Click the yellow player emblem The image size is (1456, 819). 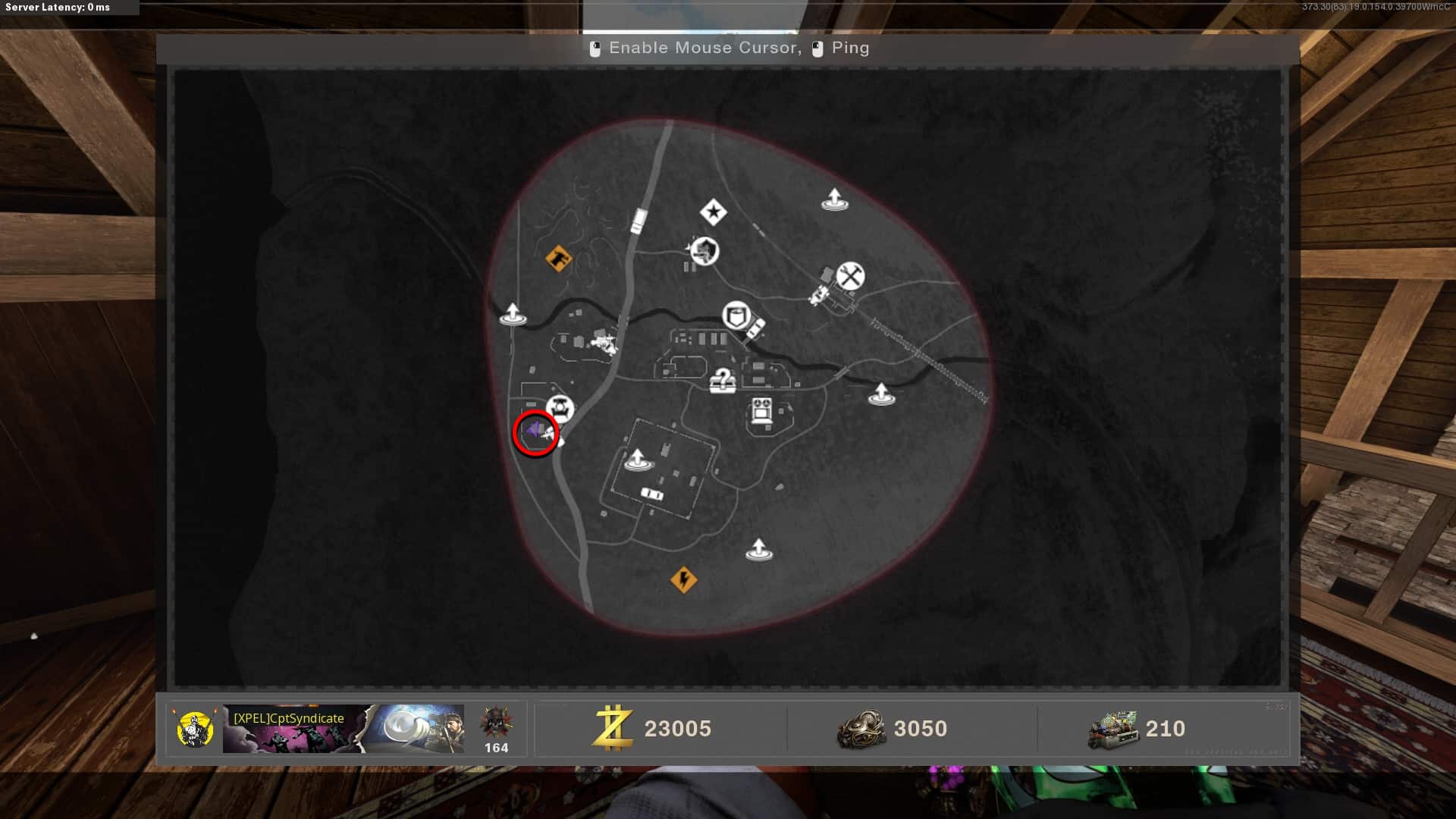coord(194,729)
